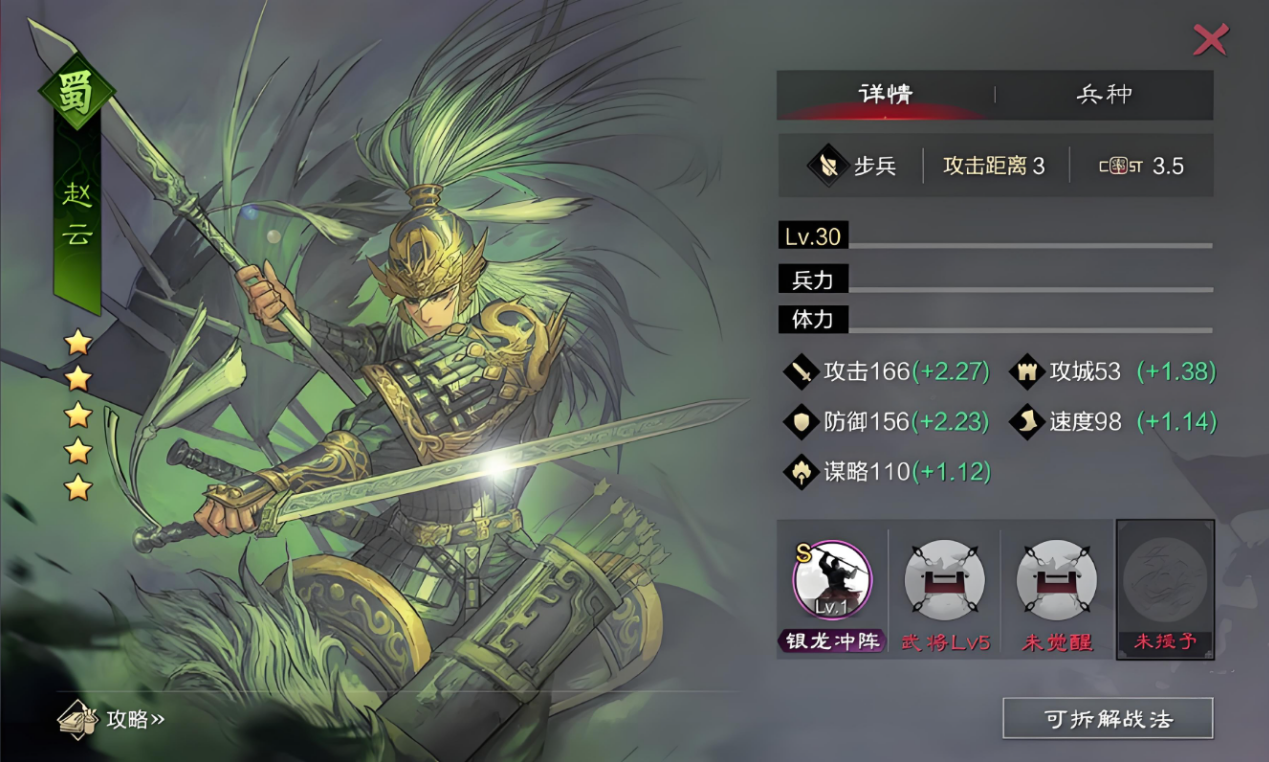Switch to the 详情 tab
Screen dimensions: 1269x762
coord(885,94)
